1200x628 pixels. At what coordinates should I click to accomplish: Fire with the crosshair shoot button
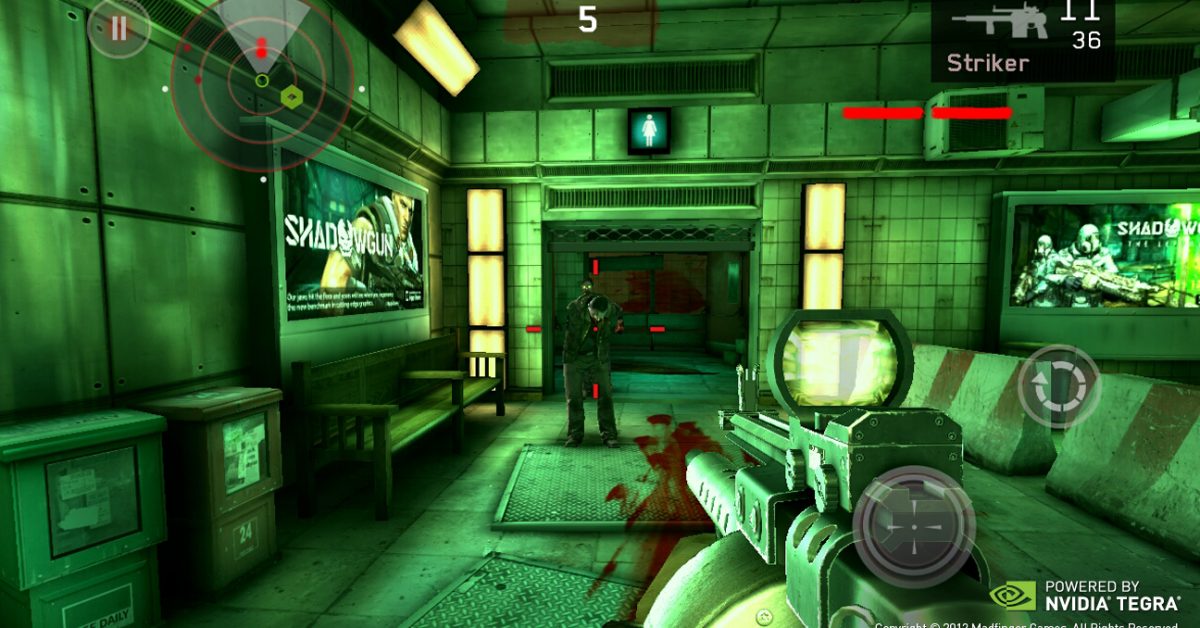click(913, 526)
